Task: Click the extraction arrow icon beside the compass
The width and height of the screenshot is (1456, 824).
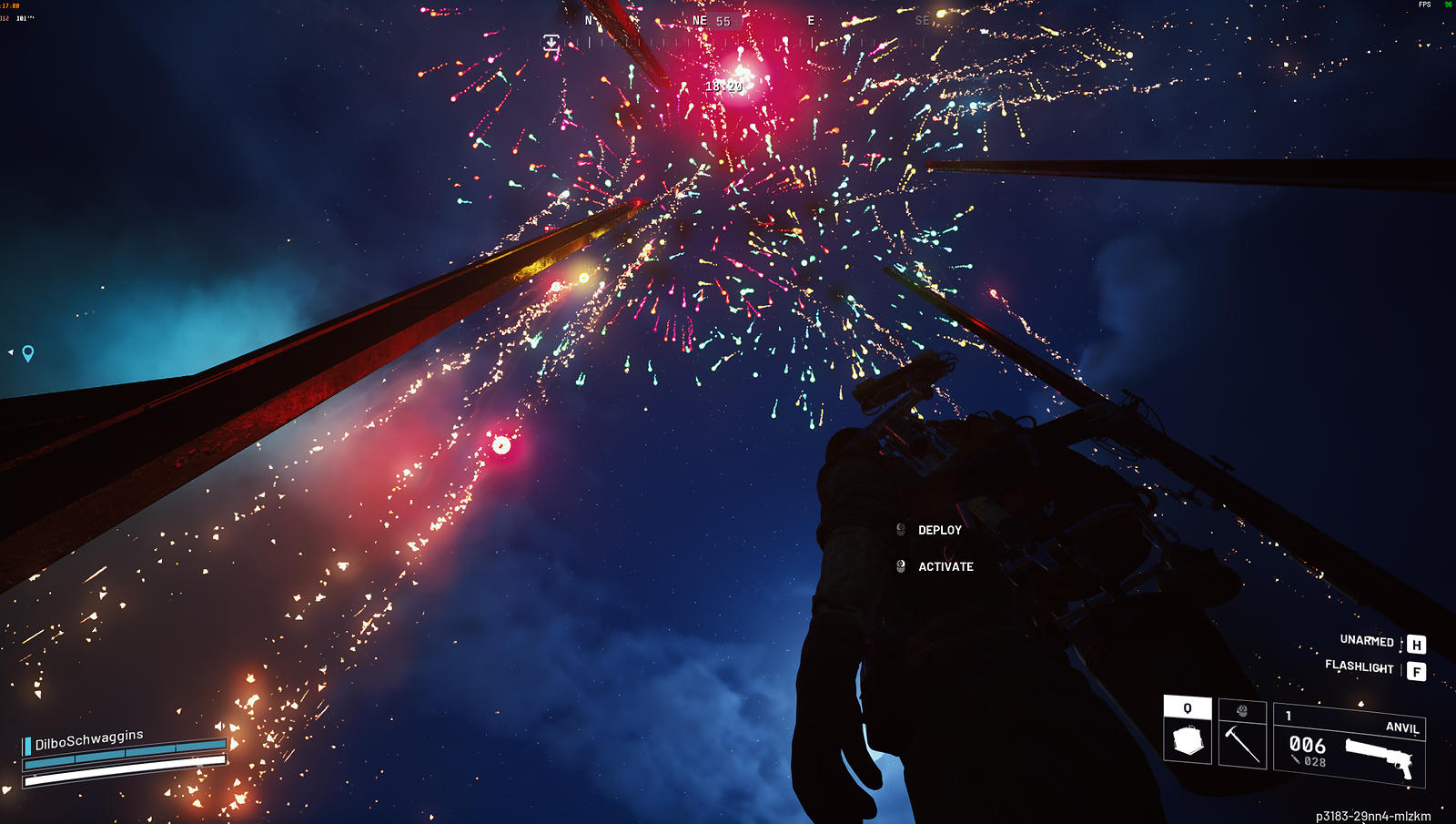Action: click(551, 43)
